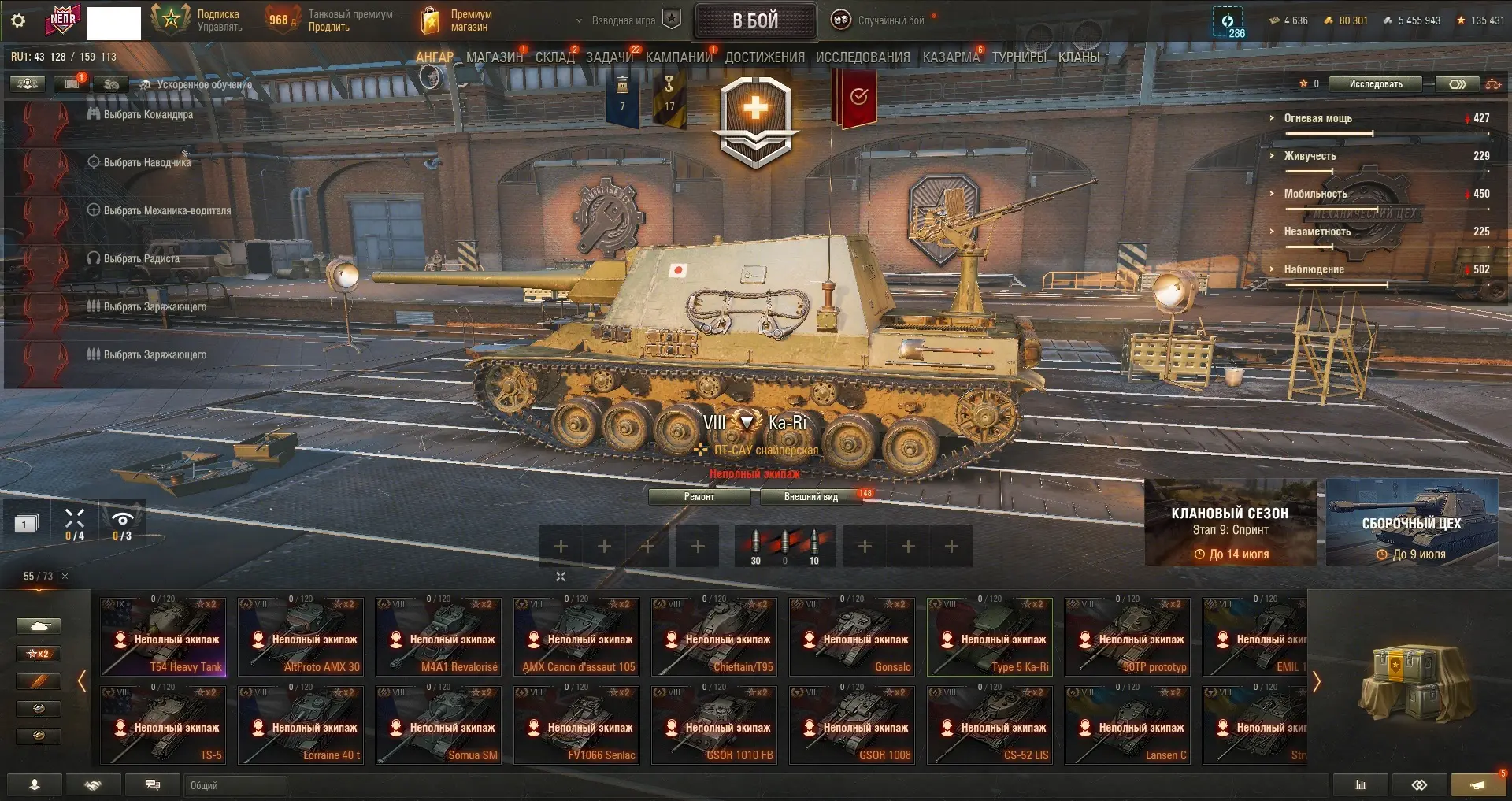This screenshot has width=1512, height=801.
Task: Focus the Общий chat input field
Action: click(x=236, y=785)
